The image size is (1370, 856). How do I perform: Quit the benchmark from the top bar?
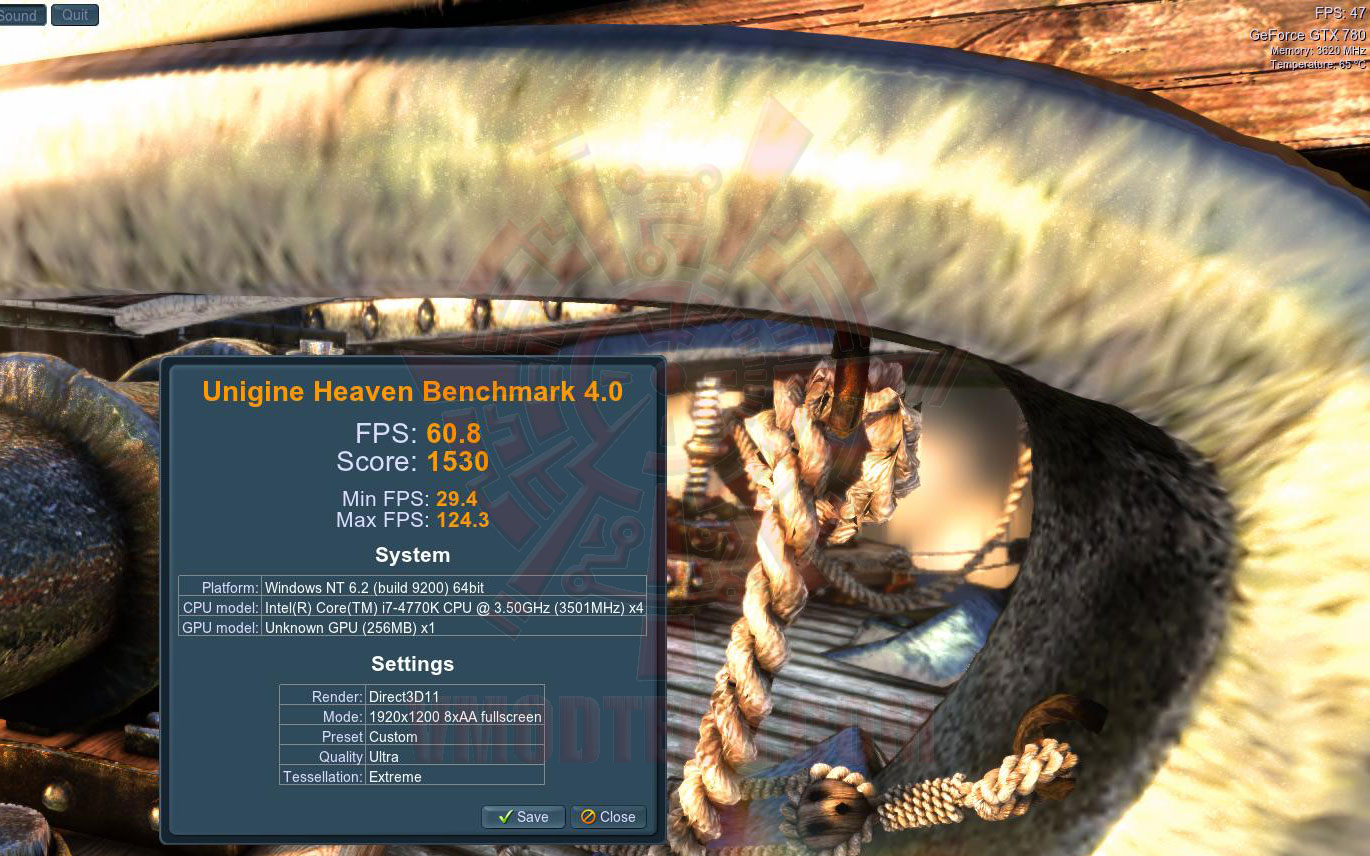75,14
